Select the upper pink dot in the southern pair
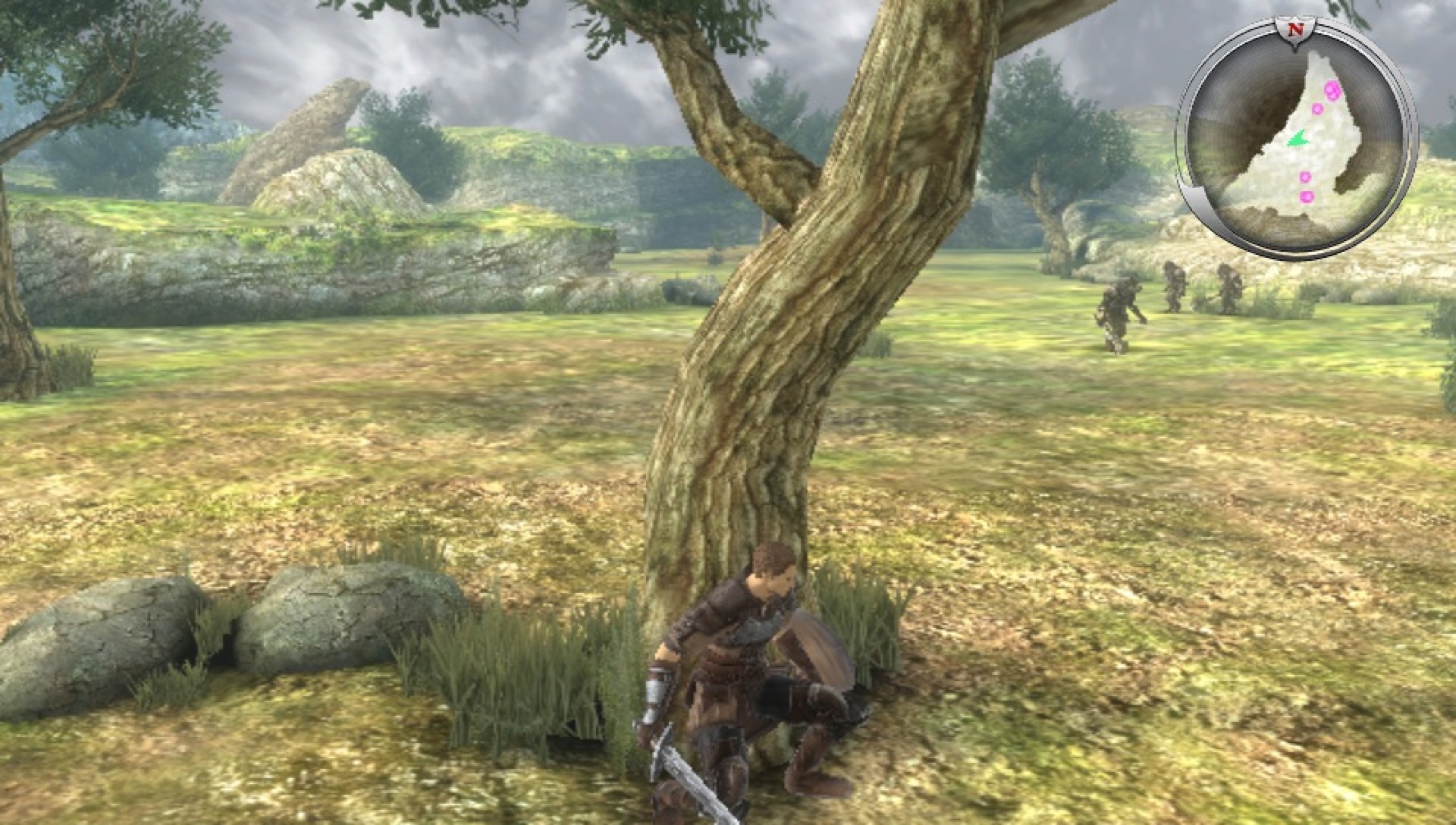 1306,176
